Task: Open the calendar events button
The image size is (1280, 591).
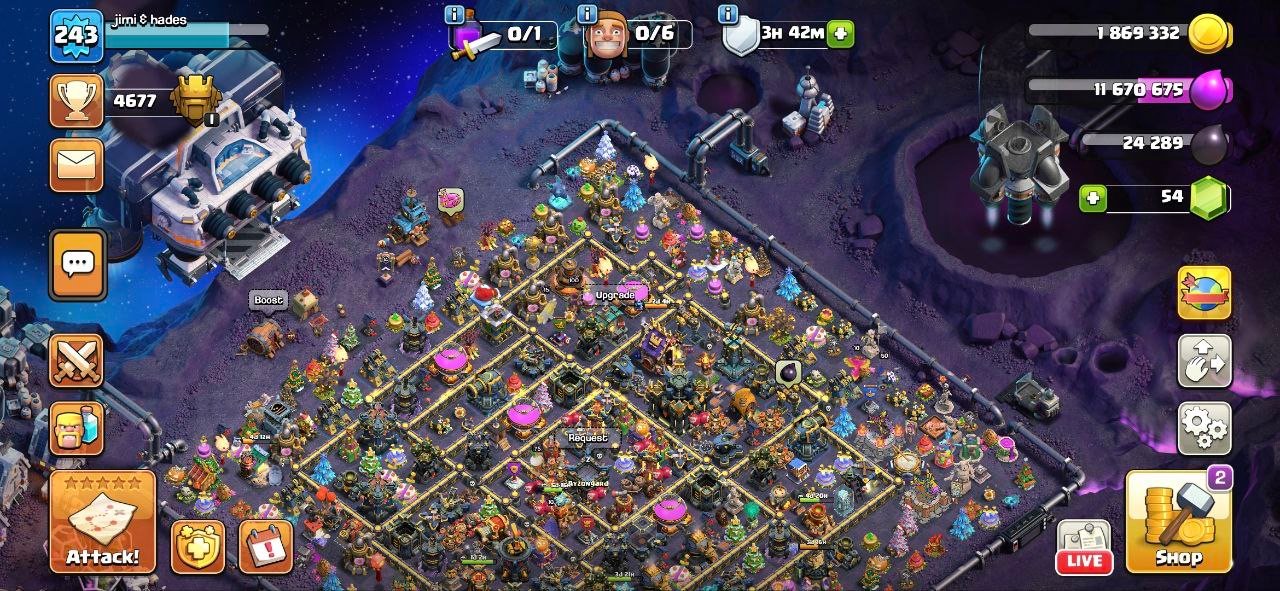Action: point(266,547)
